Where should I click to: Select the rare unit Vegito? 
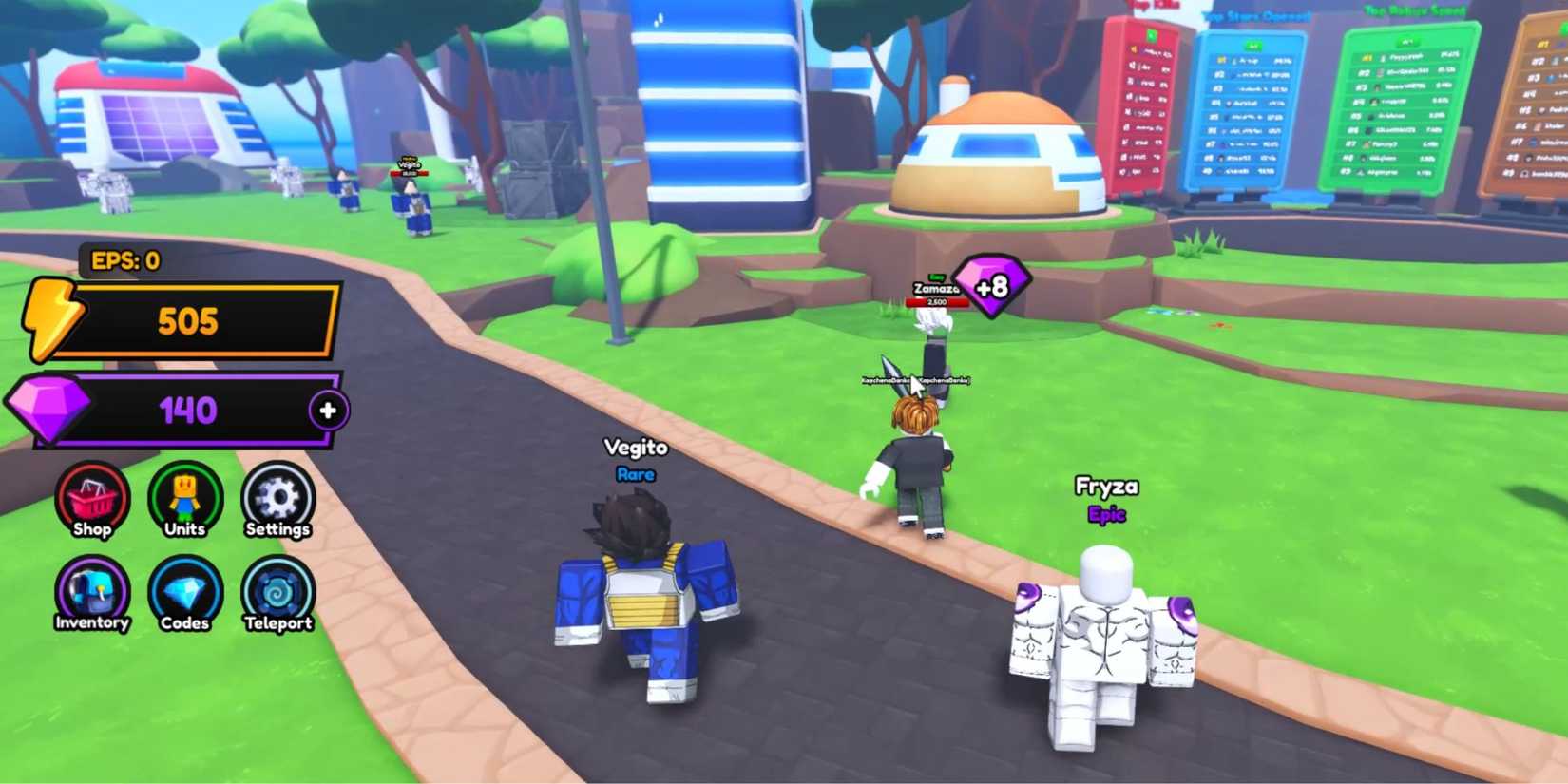click(x=637, y=599)
